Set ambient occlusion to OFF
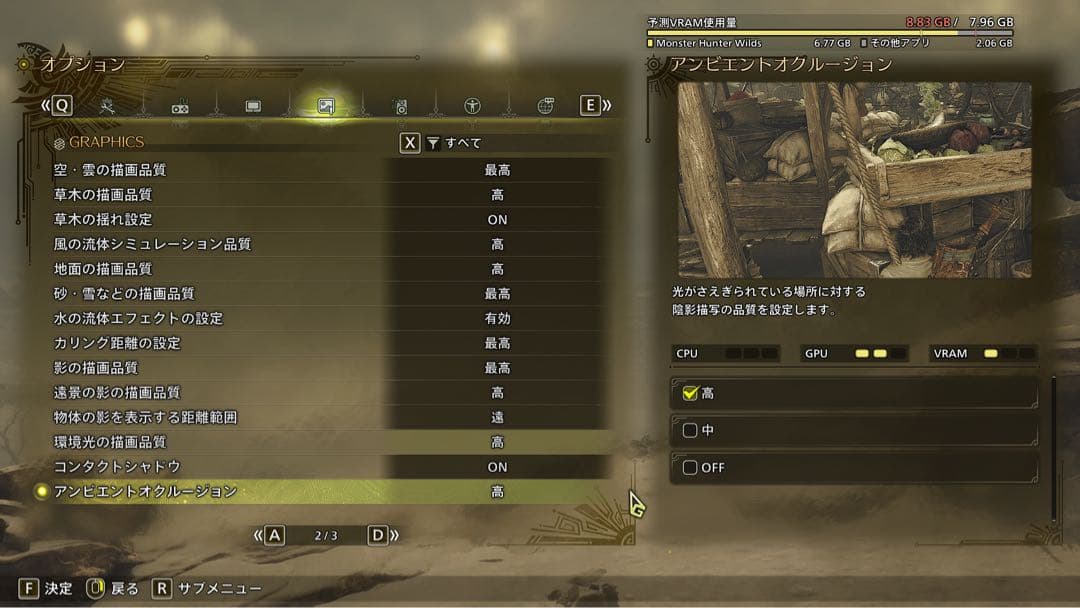Screen dimensions: 1080x608 tap(690, 468)
